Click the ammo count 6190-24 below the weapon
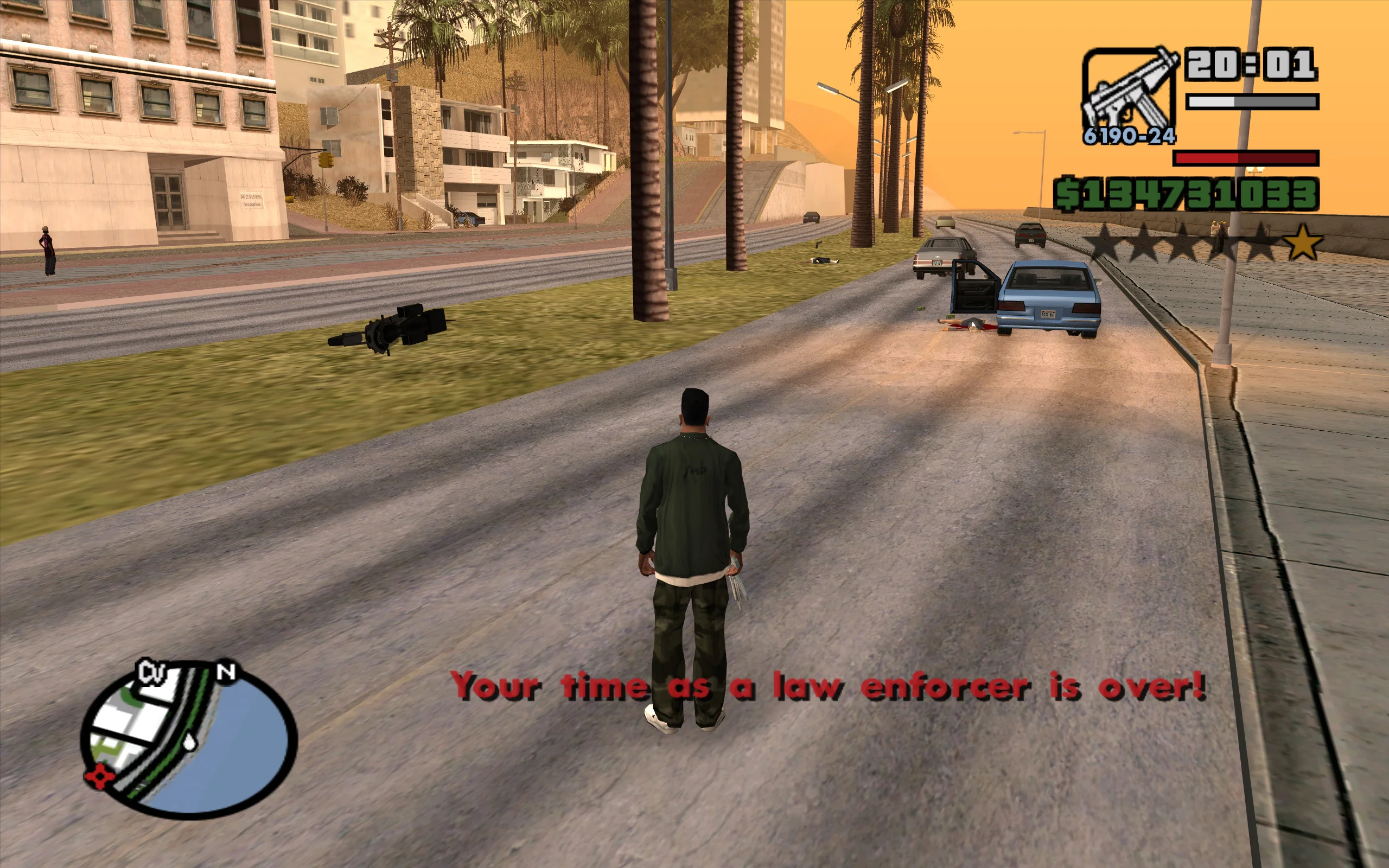 (1129, 138)
